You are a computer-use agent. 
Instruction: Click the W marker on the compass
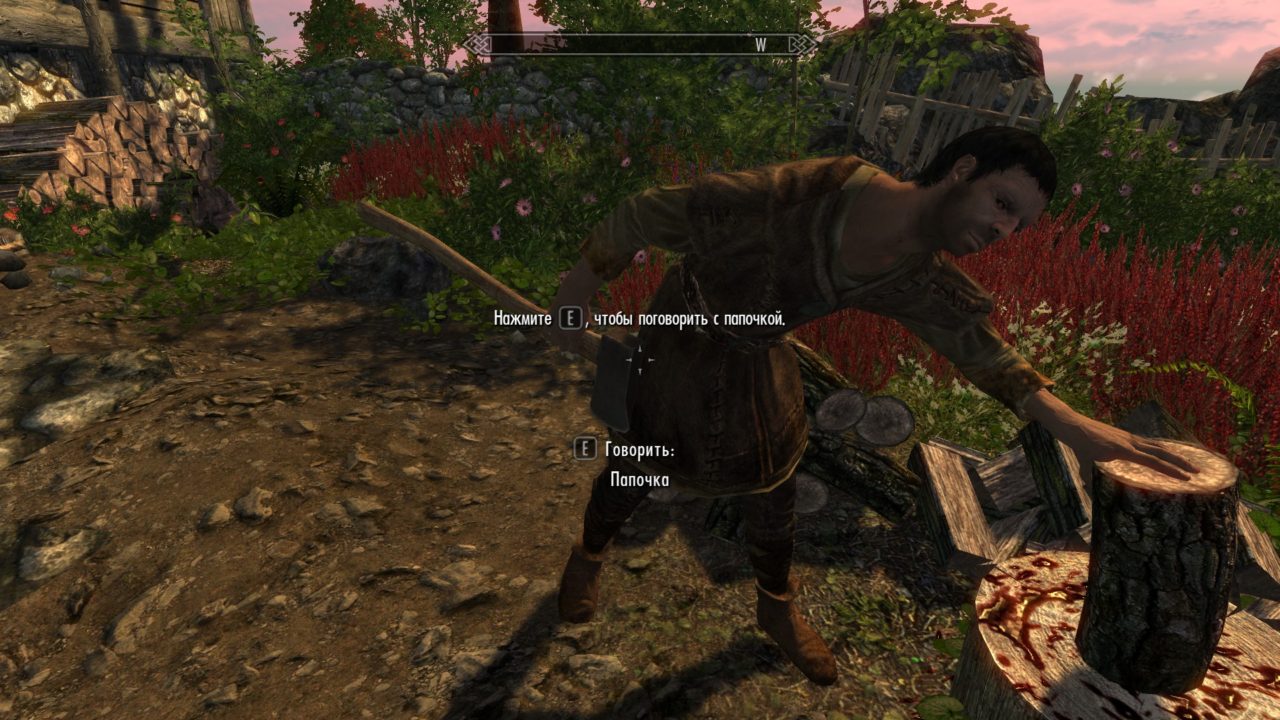coord(759,44)
